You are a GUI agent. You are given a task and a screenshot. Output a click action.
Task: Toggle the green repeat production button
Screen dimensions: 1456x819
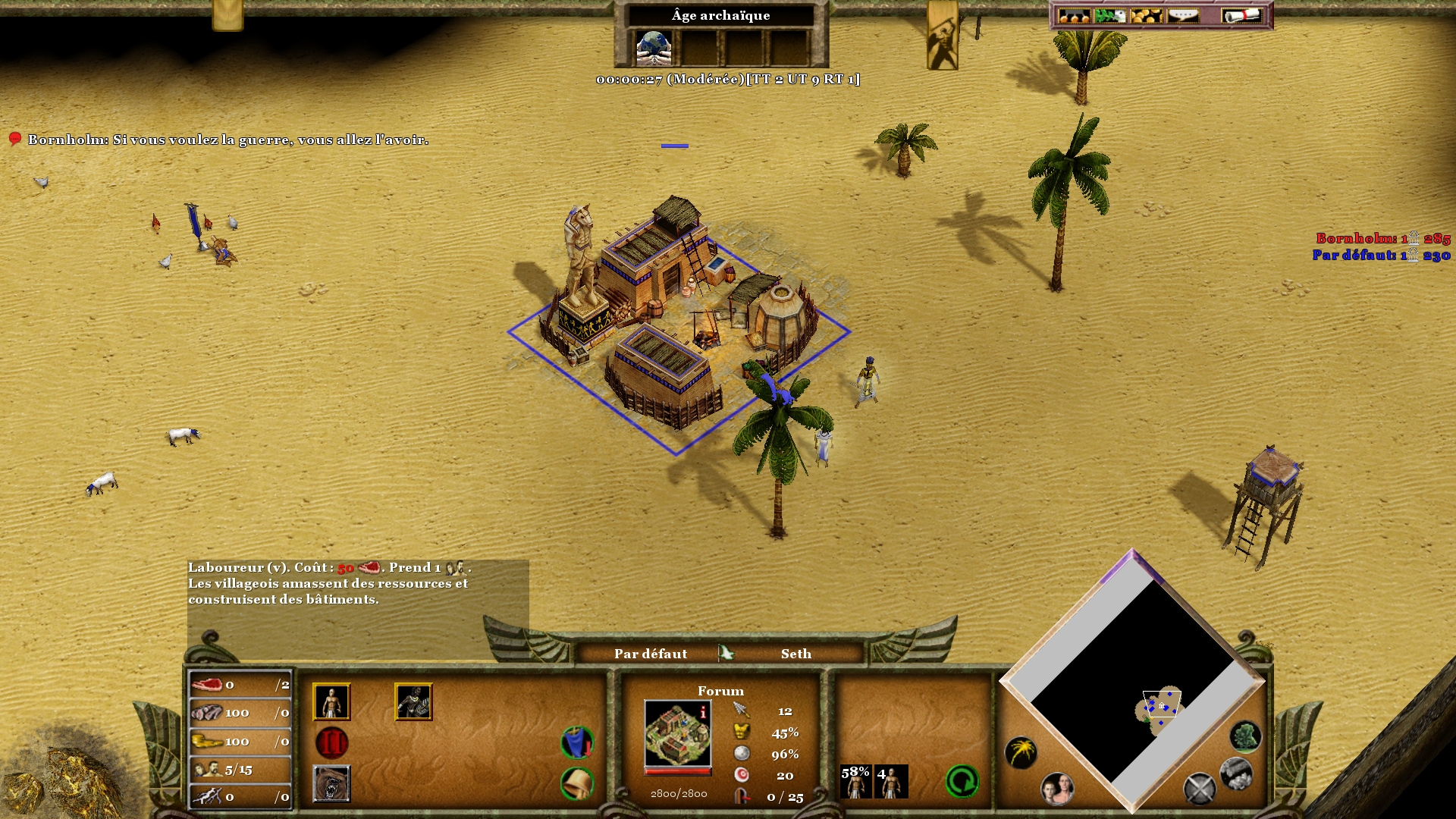[x=962, y=782]
